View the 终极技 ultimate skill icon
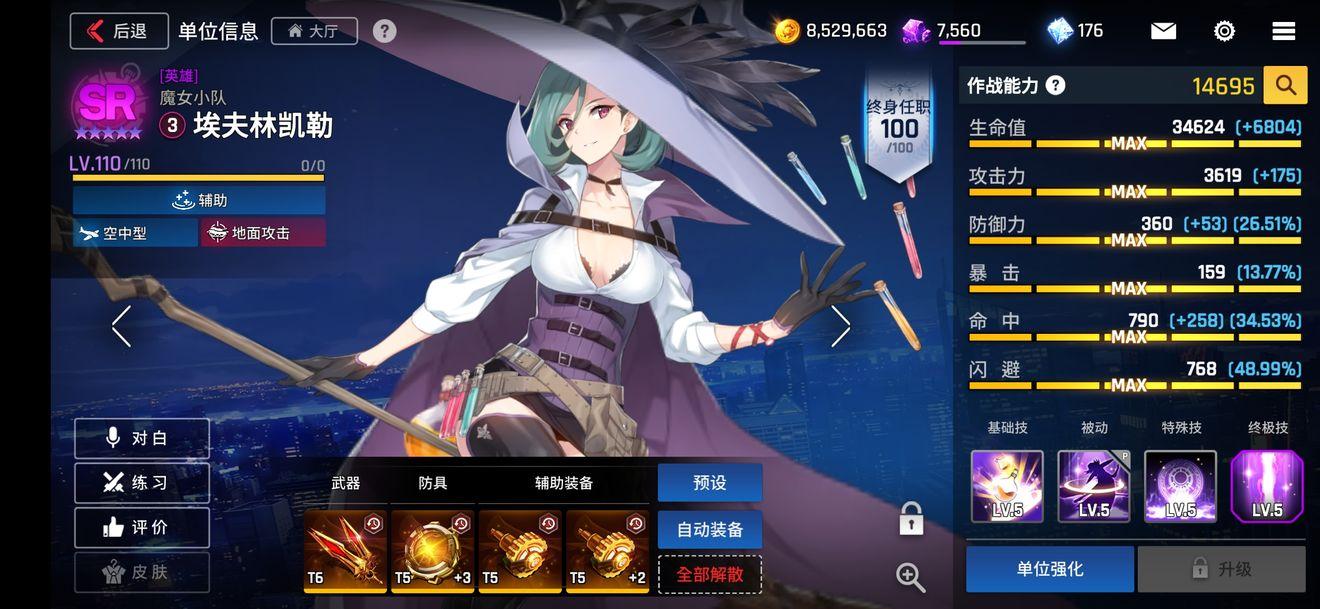 coord(1267,486)
